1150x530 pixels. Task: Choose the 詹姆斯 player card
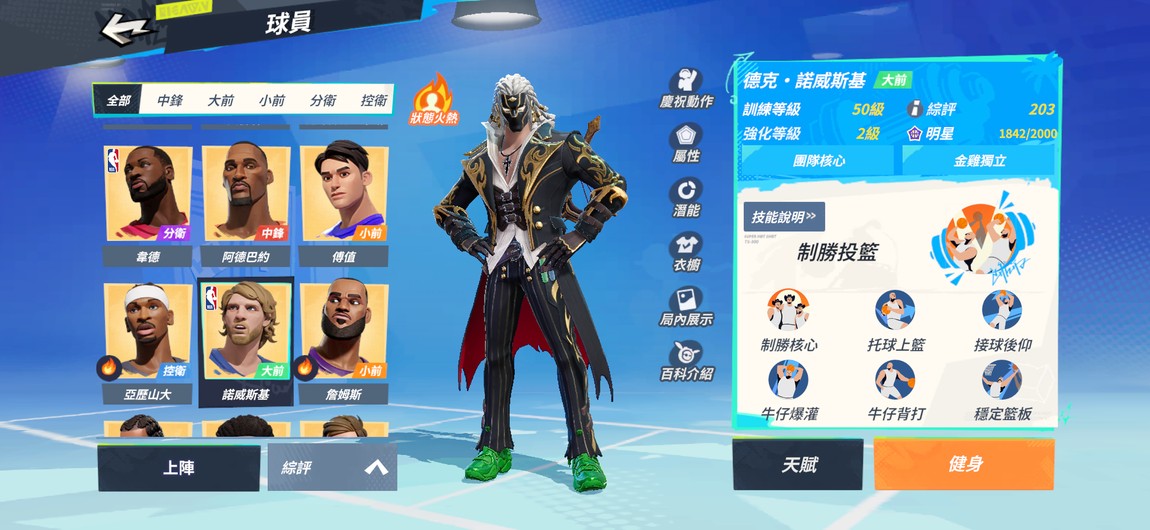pyautogui.click(x=344, y=342)
